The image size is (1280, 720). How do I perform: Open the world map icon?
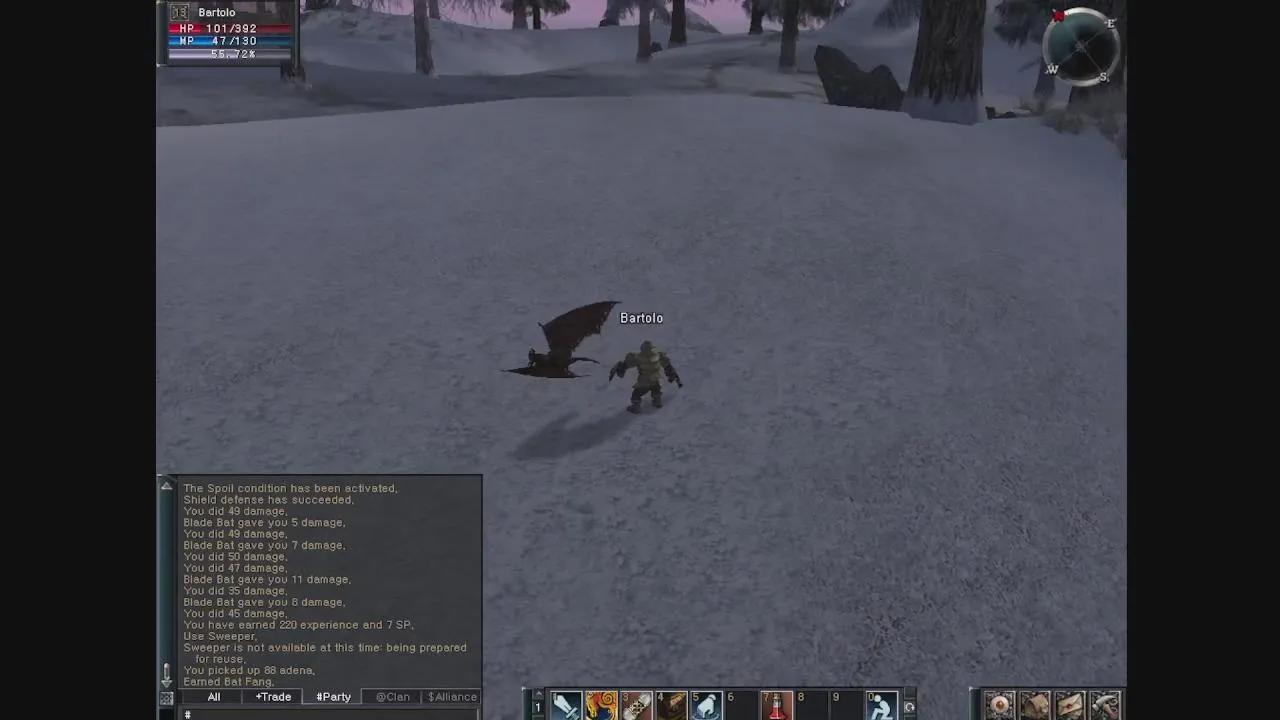point(1035,705)
